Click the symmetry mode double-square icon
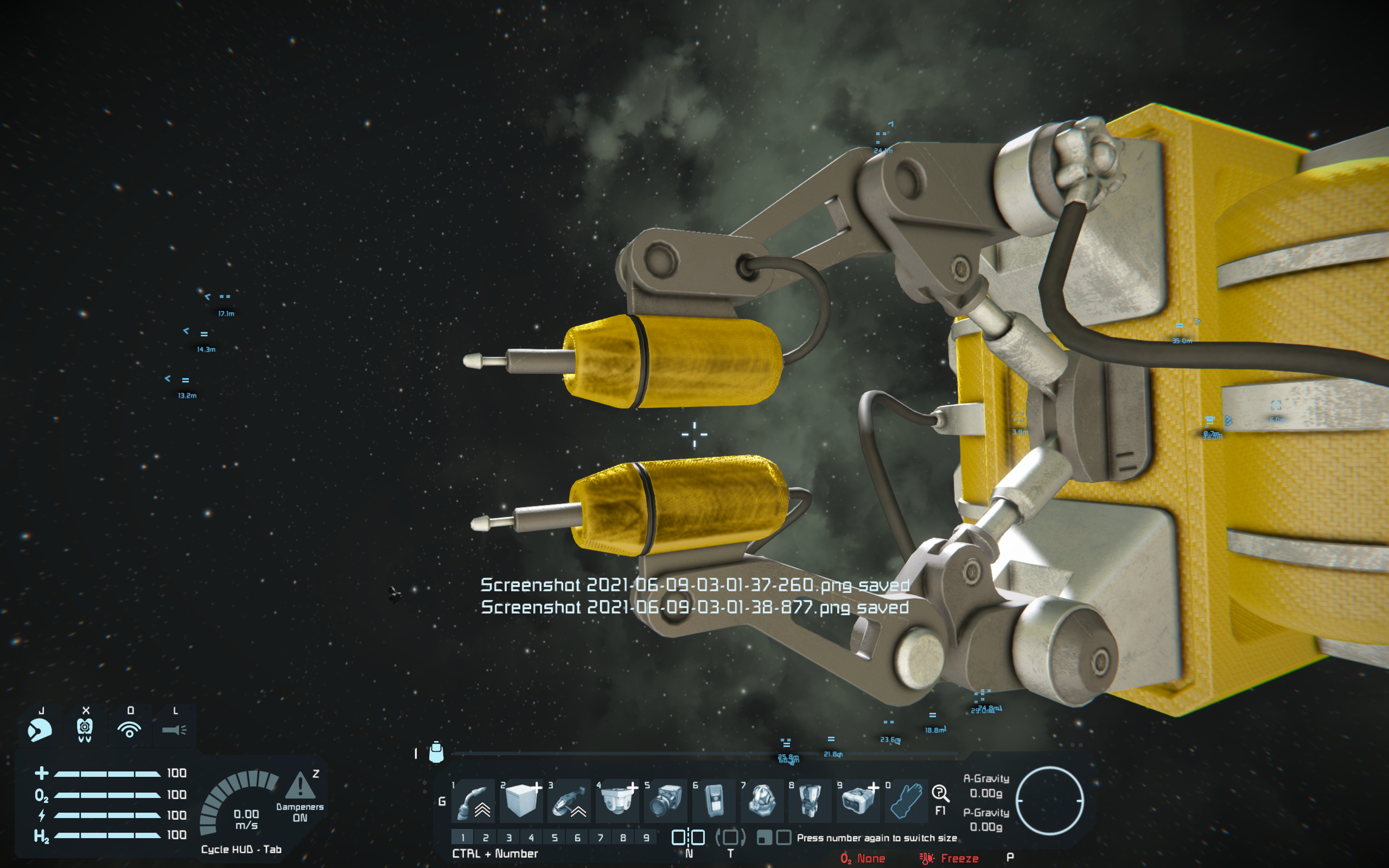 coord(688,838)
